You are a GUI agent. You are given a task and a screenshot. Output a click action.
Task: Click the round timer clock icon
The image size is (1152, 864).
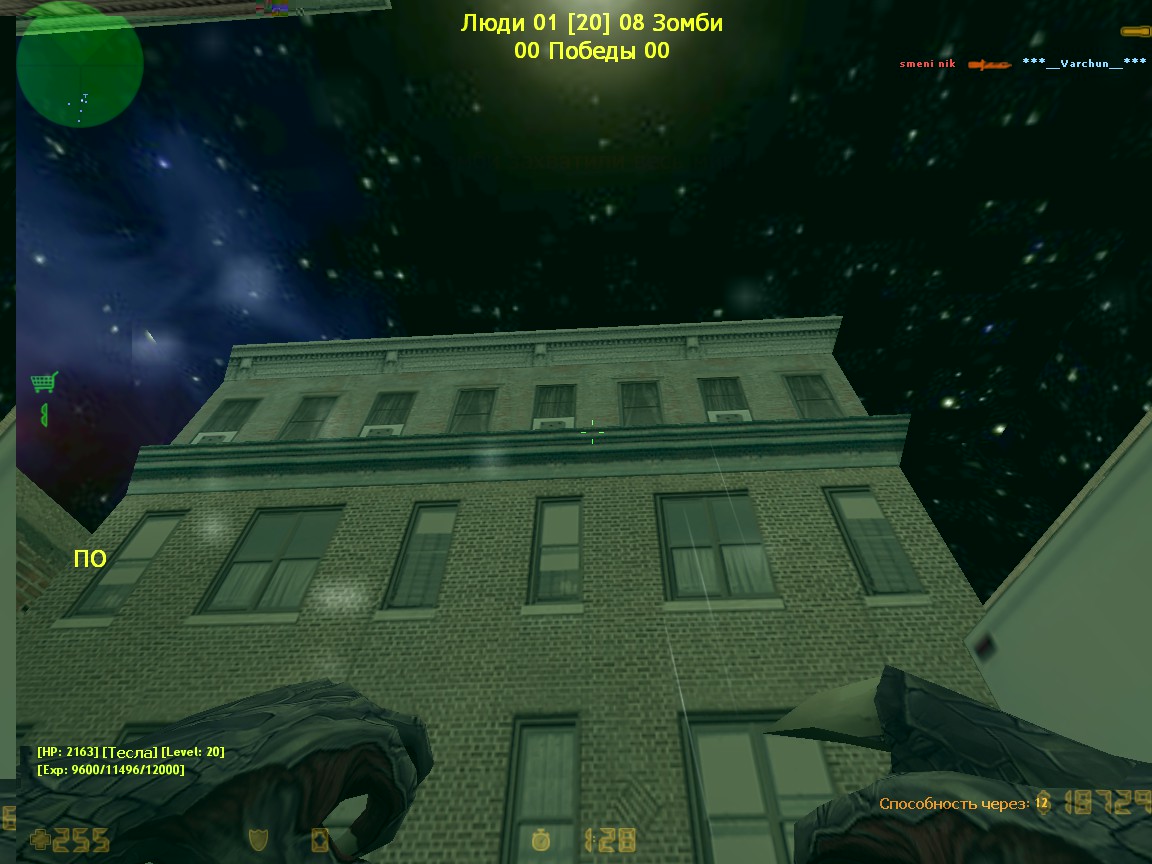[x=541, y=840]
